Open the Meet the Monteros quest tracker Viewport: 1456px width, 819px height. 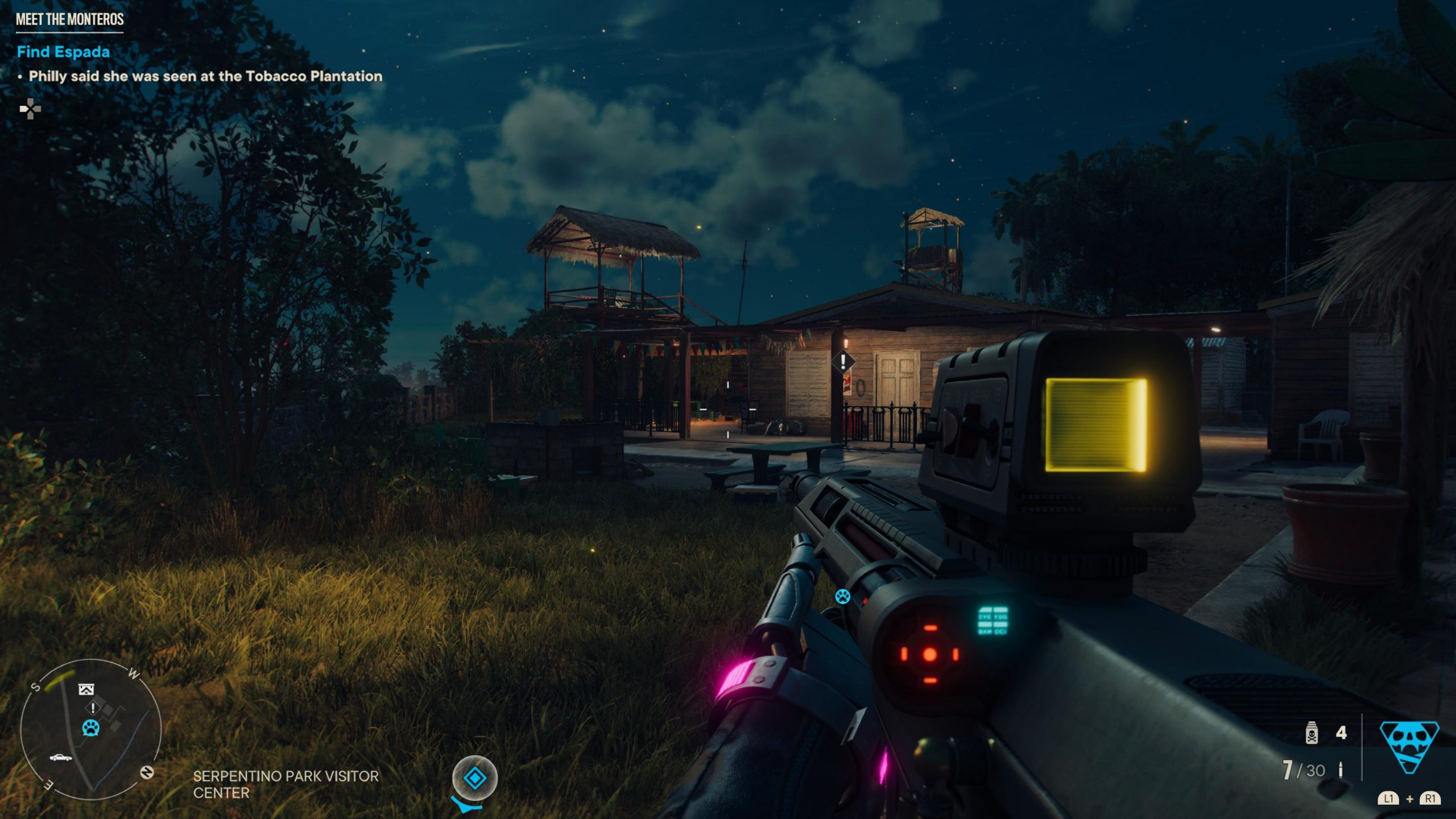pyautogui.click(x=69, y=19)
